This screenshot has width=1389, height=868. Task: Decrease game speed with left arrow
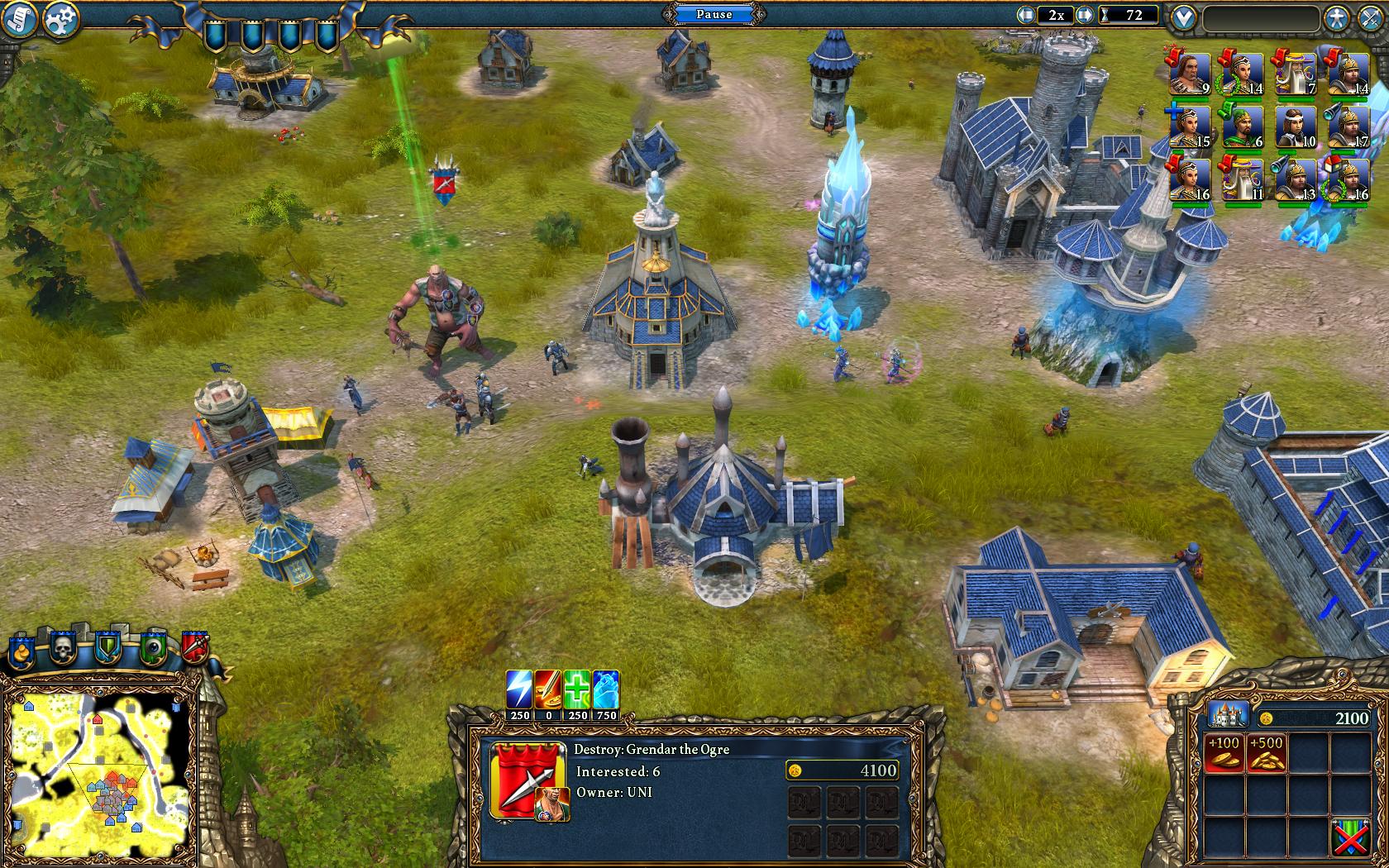(1027, 15)
